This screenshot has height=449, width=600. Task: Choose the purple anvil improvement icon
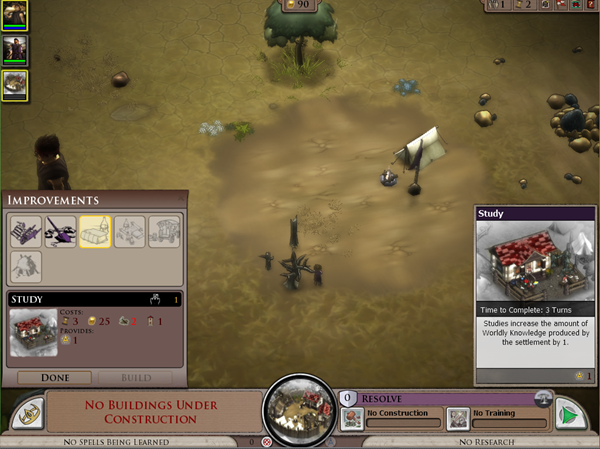click(60, 232)
